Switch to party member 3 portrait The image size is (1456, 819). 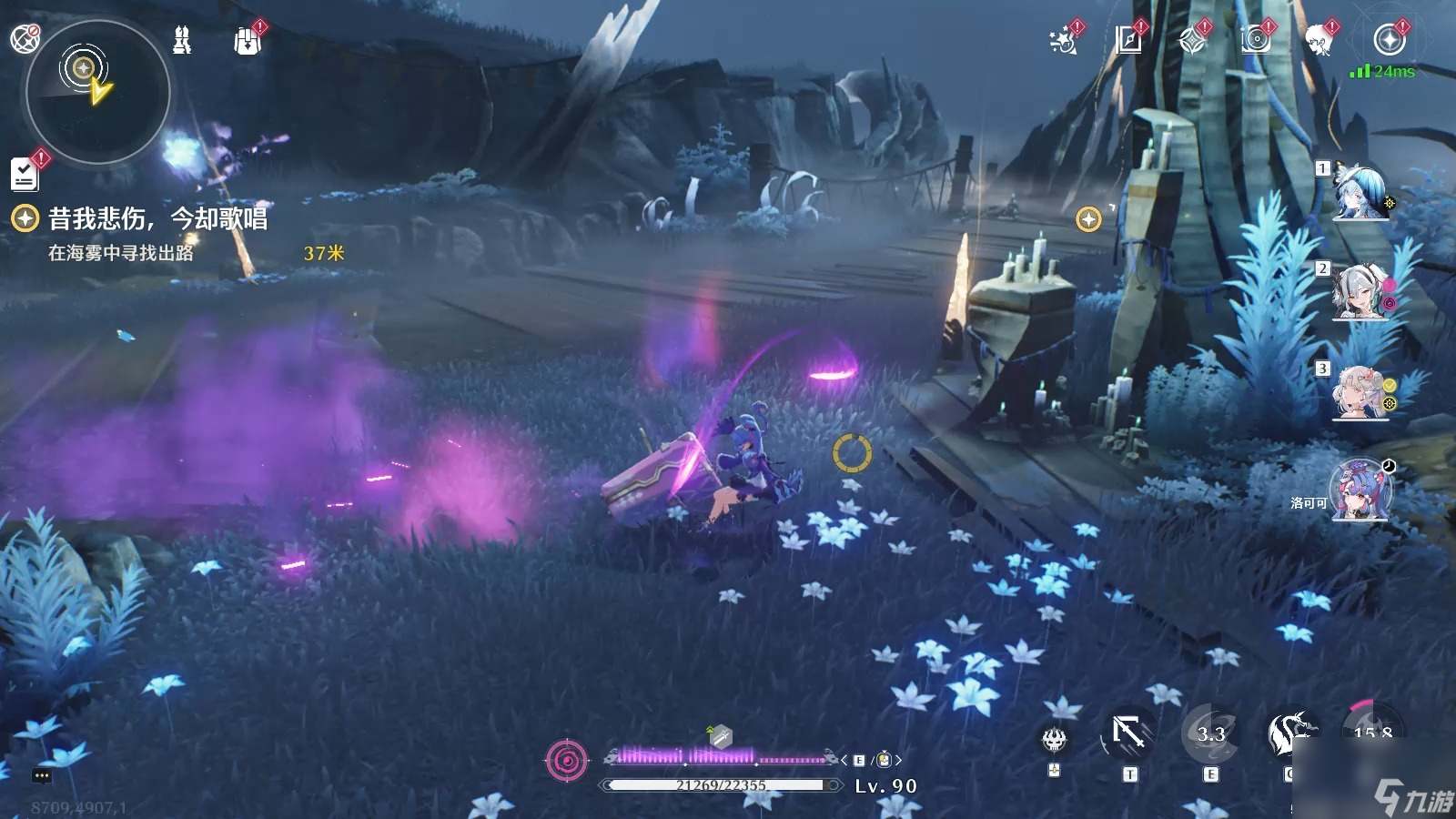click(1360, 392)
